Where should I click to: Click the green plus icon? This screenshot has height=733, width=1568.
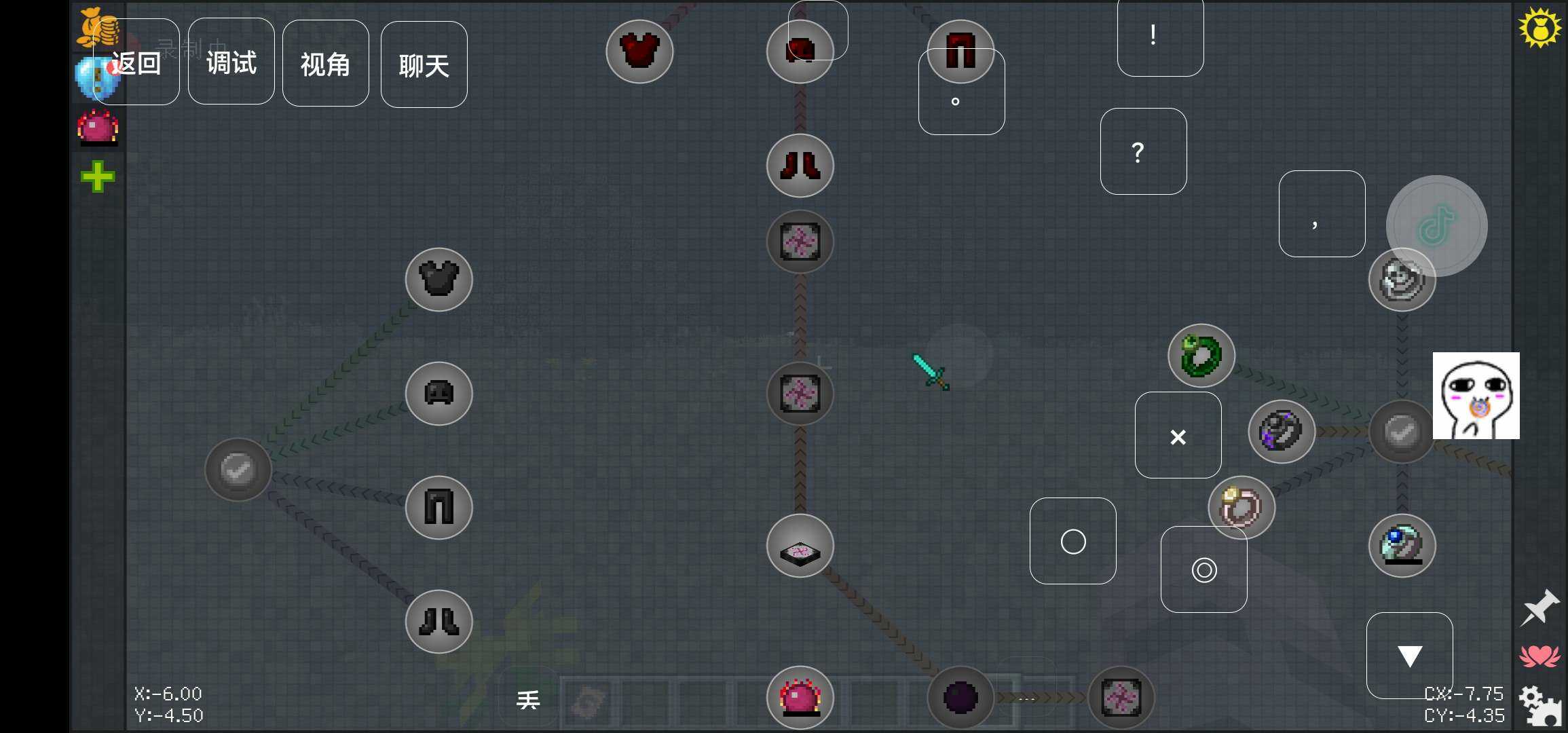point(98,177)
